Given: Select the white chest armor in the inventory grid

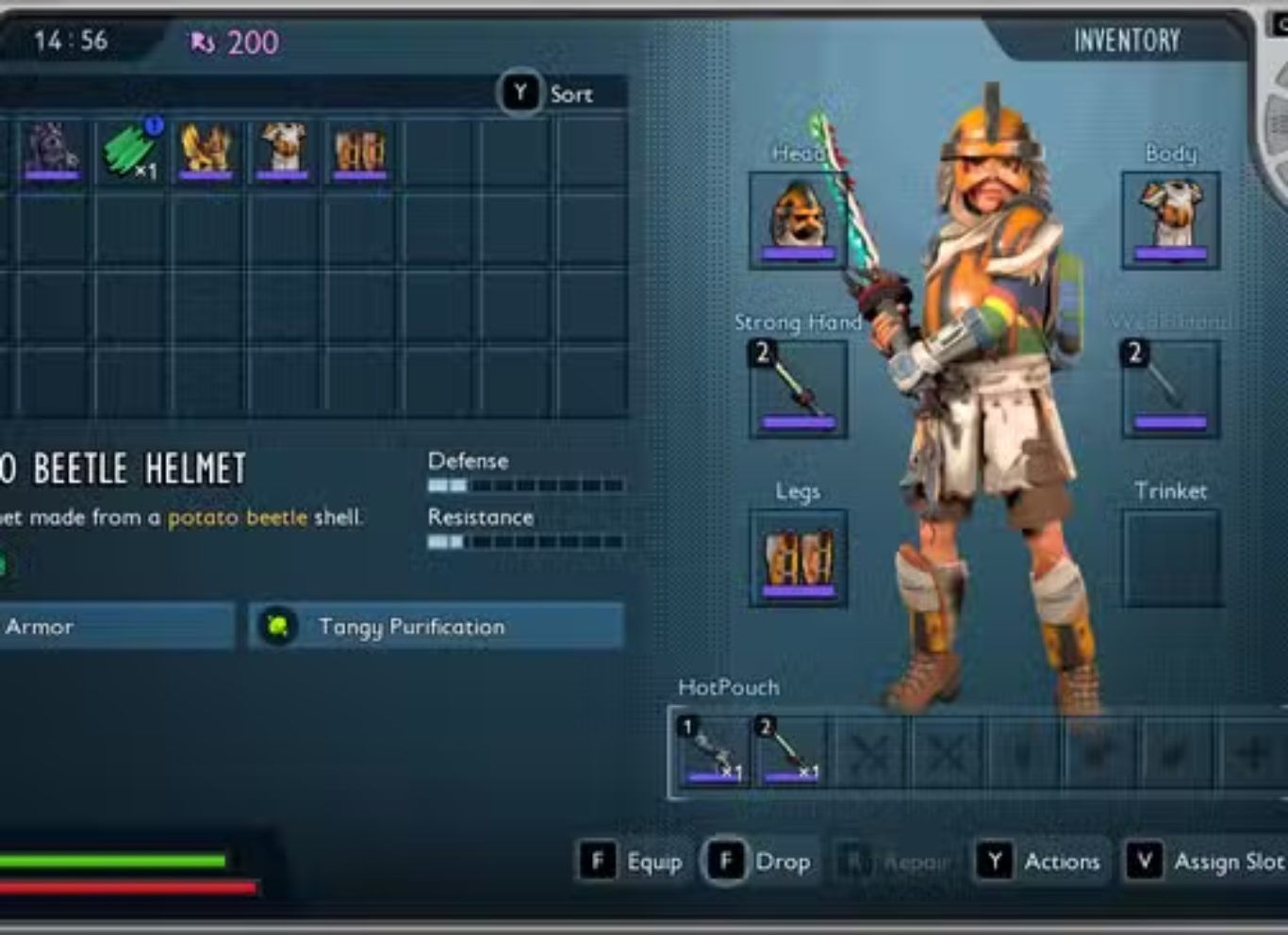Looking at the screenshot, I should point(283,151).
